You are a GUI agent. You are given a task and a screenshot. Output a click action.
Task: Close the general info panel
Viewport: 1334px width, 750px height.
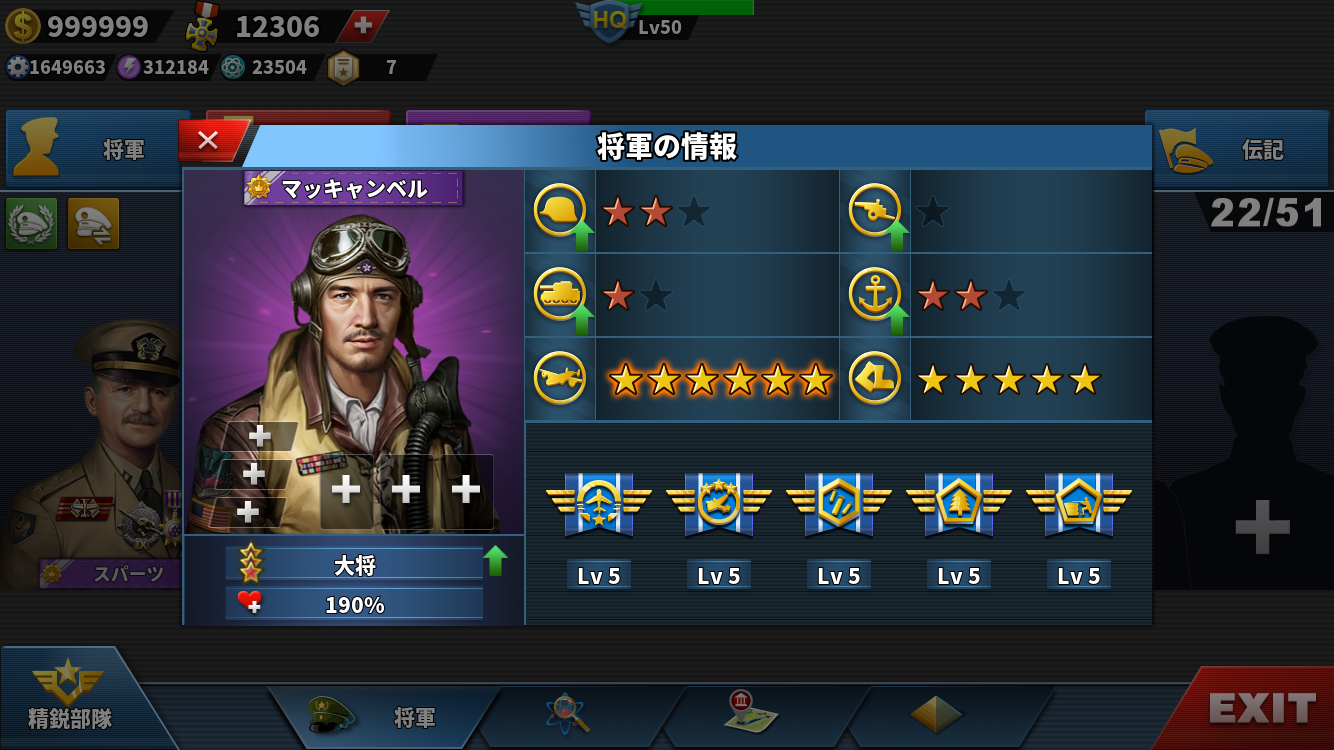click(x=208, y=141)
